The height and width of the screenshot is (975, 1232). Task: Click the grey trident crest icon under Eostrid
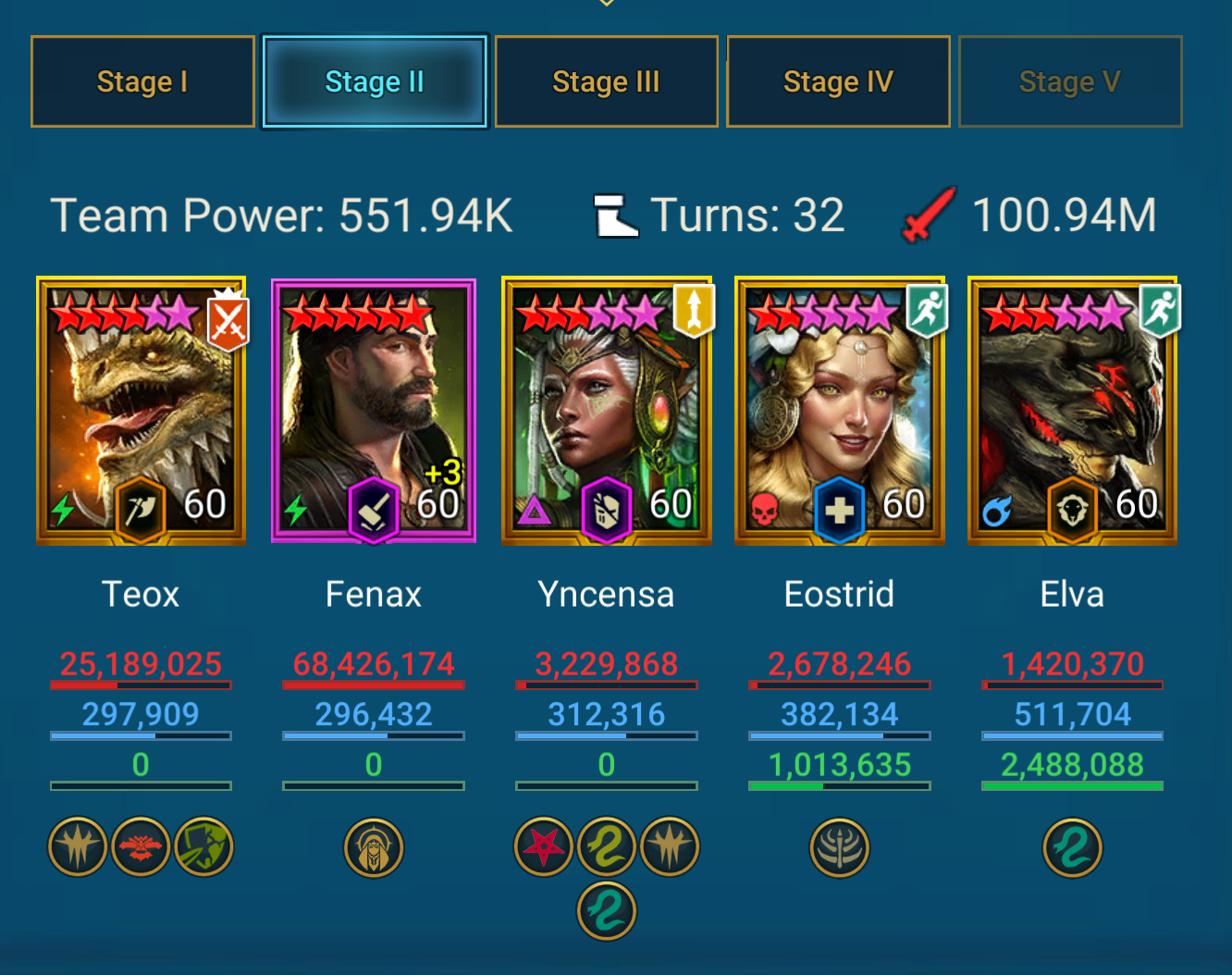840,847
